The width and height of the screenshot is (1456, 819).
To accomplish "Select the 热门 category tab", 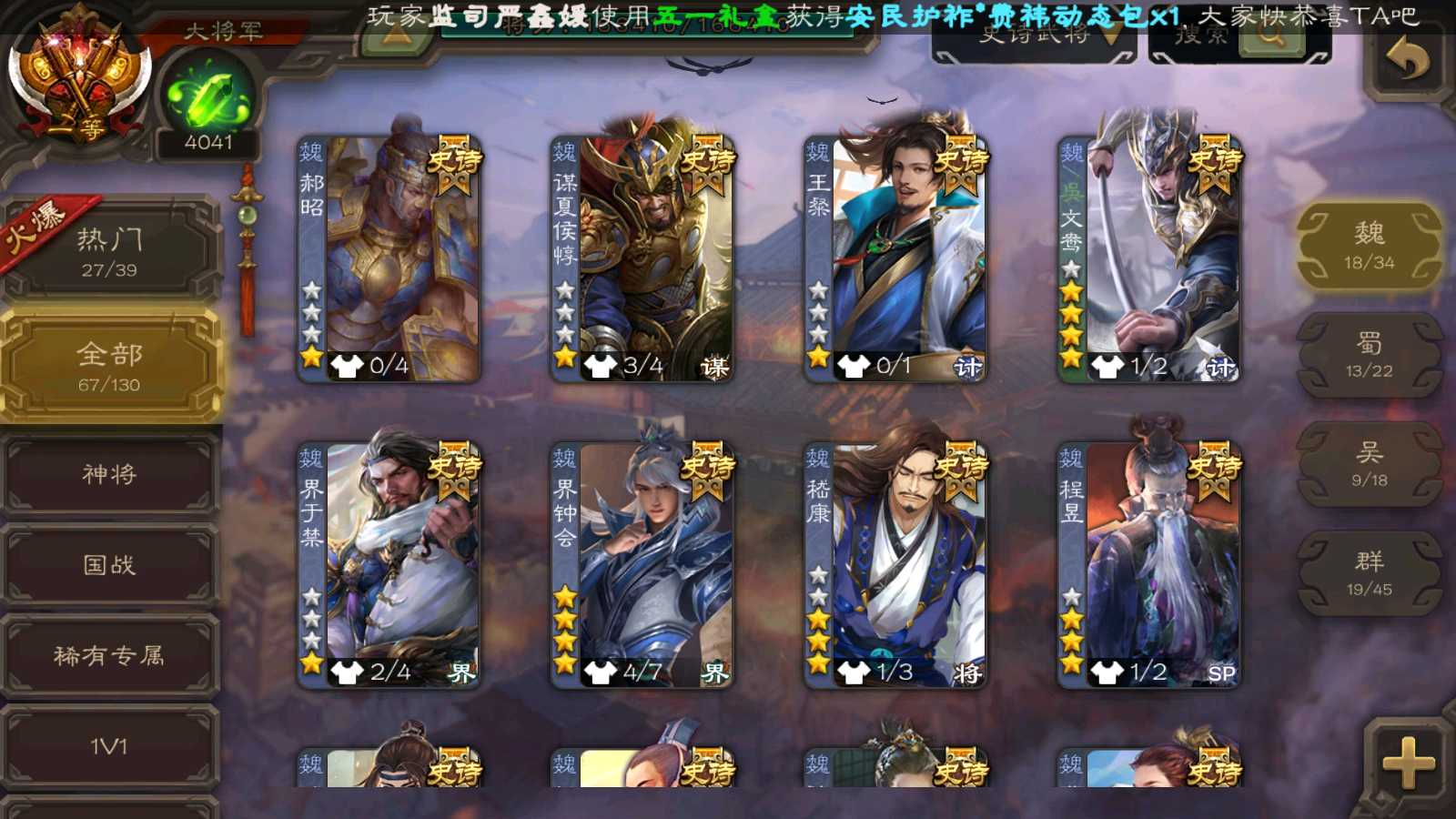I will [109, 252].
